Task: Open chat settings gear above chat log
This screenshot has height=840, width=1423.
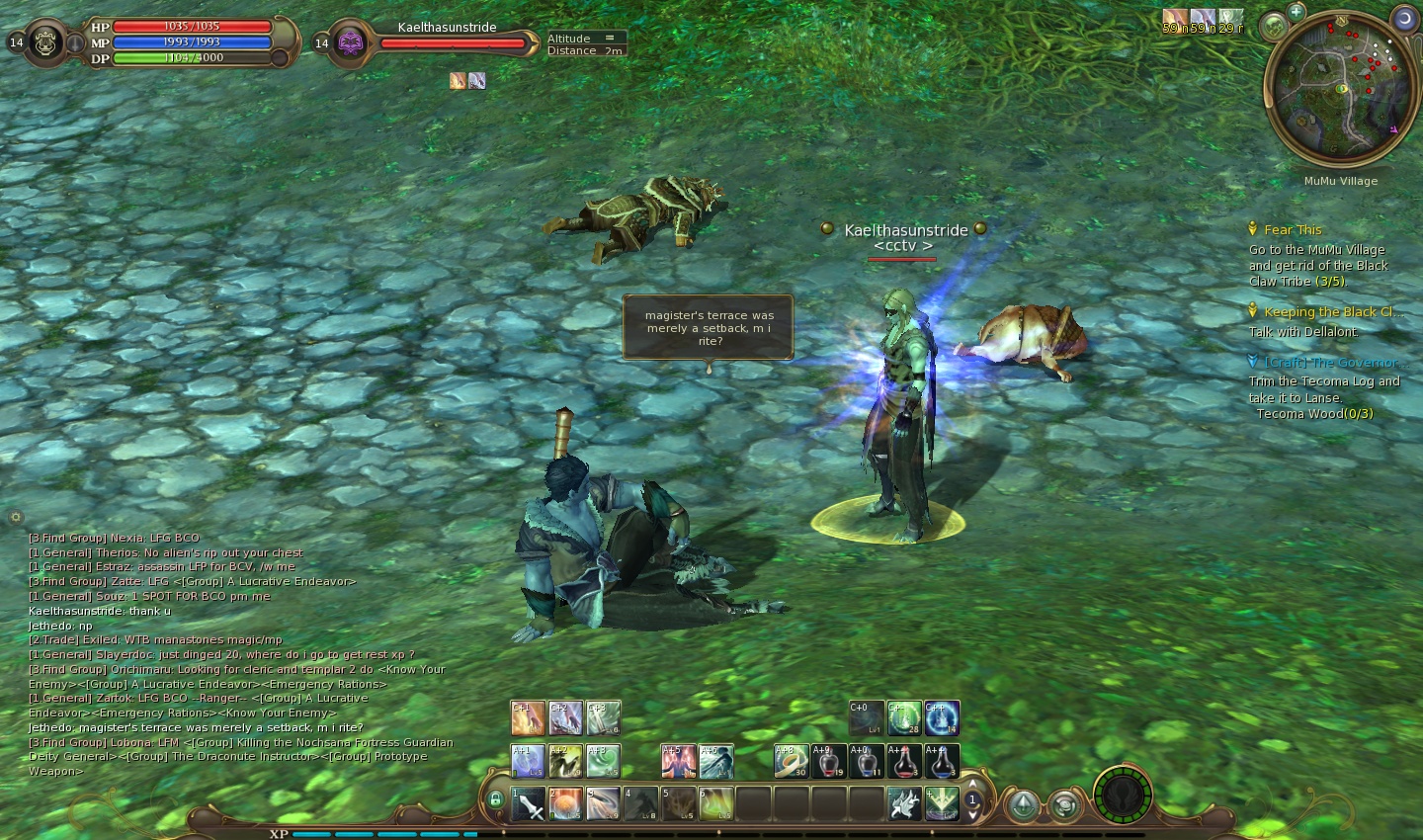Action: [x=16, y=517]
